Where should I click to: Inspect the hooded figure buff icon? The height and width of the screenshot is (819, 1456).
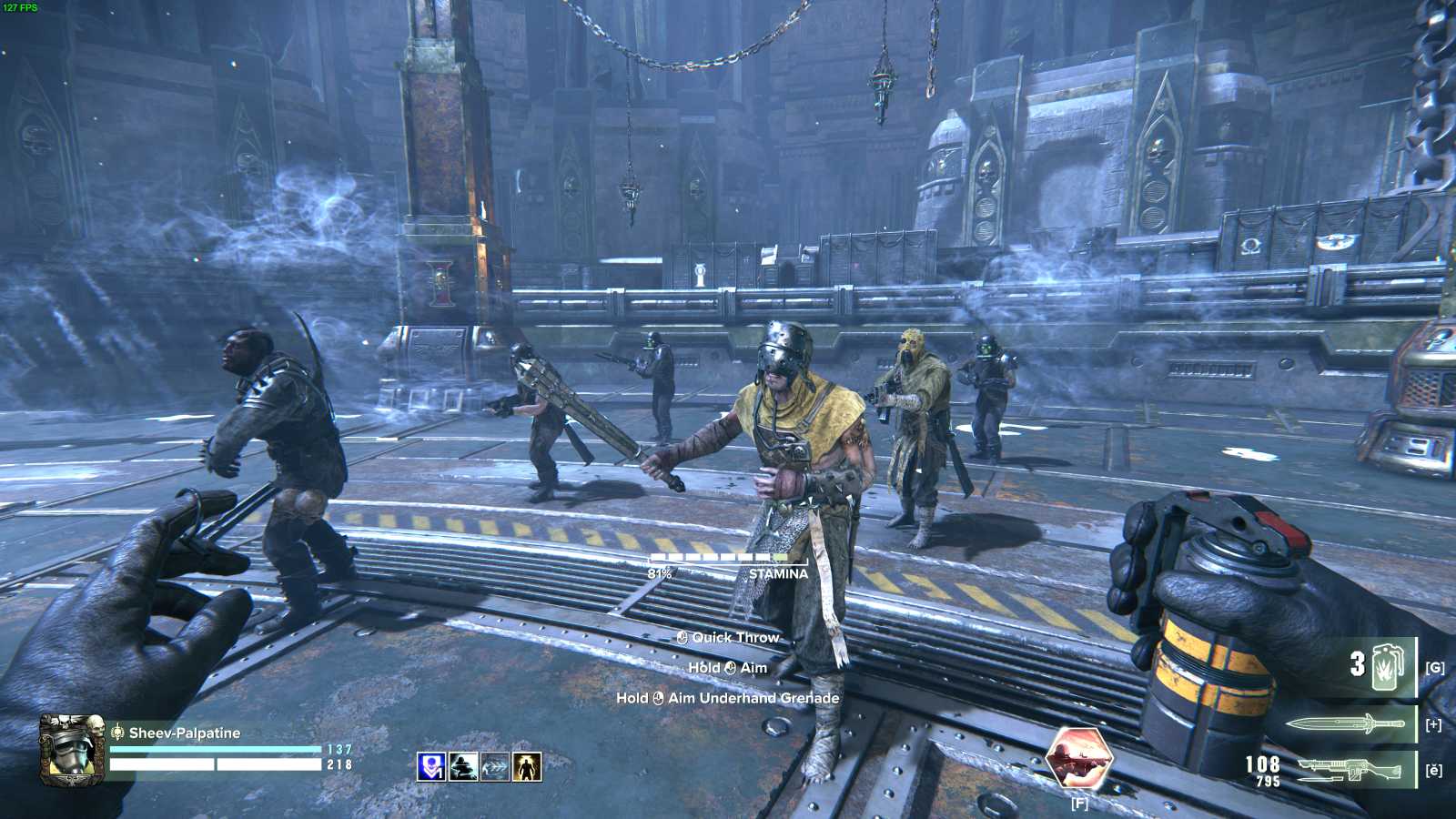pyautogui.click(x=462, y=766)
